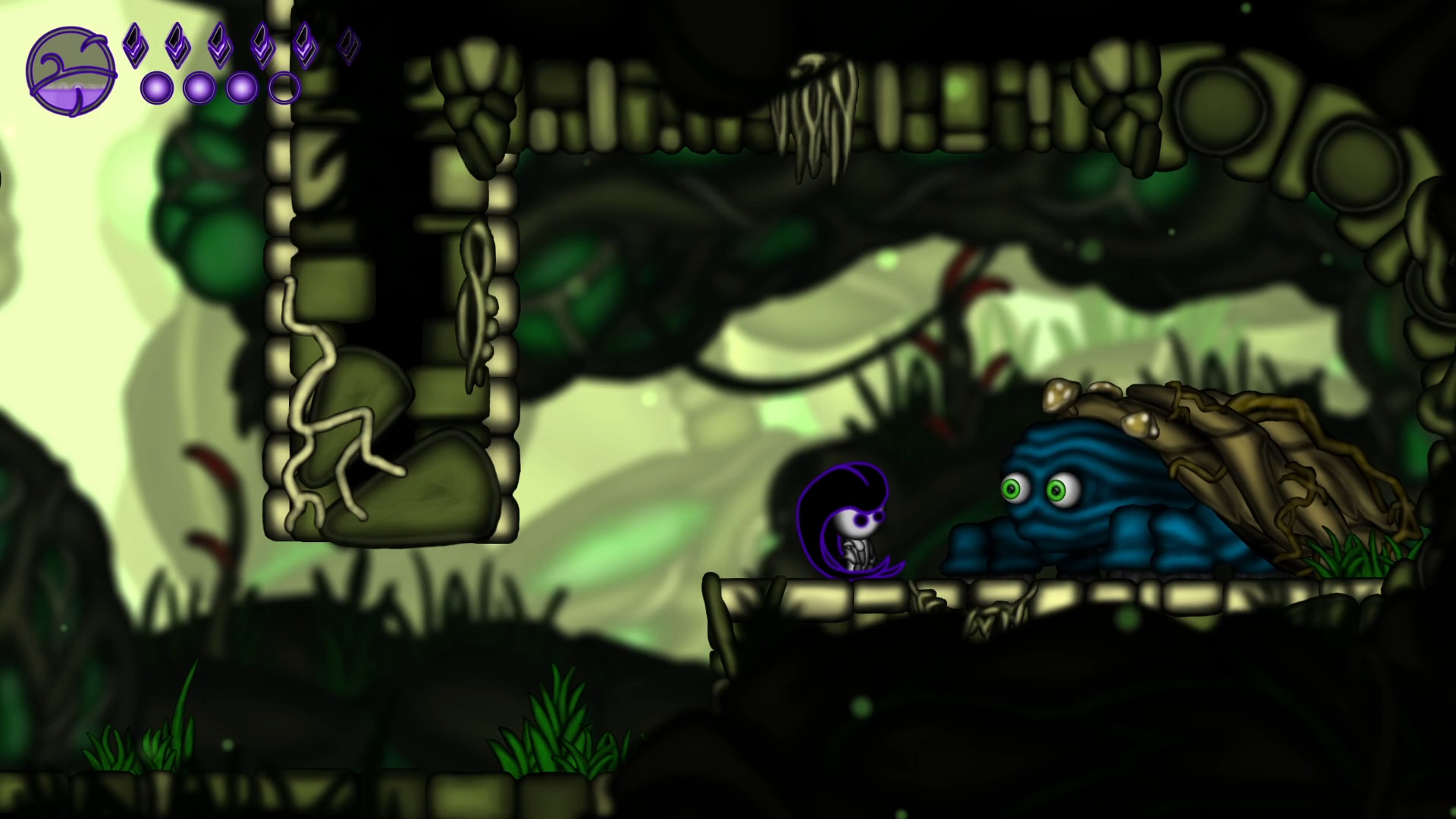This screenshot has width=1456, height=819.
Task: Toggle the empty fourth orb outline
Action: [x=285, y=88]
